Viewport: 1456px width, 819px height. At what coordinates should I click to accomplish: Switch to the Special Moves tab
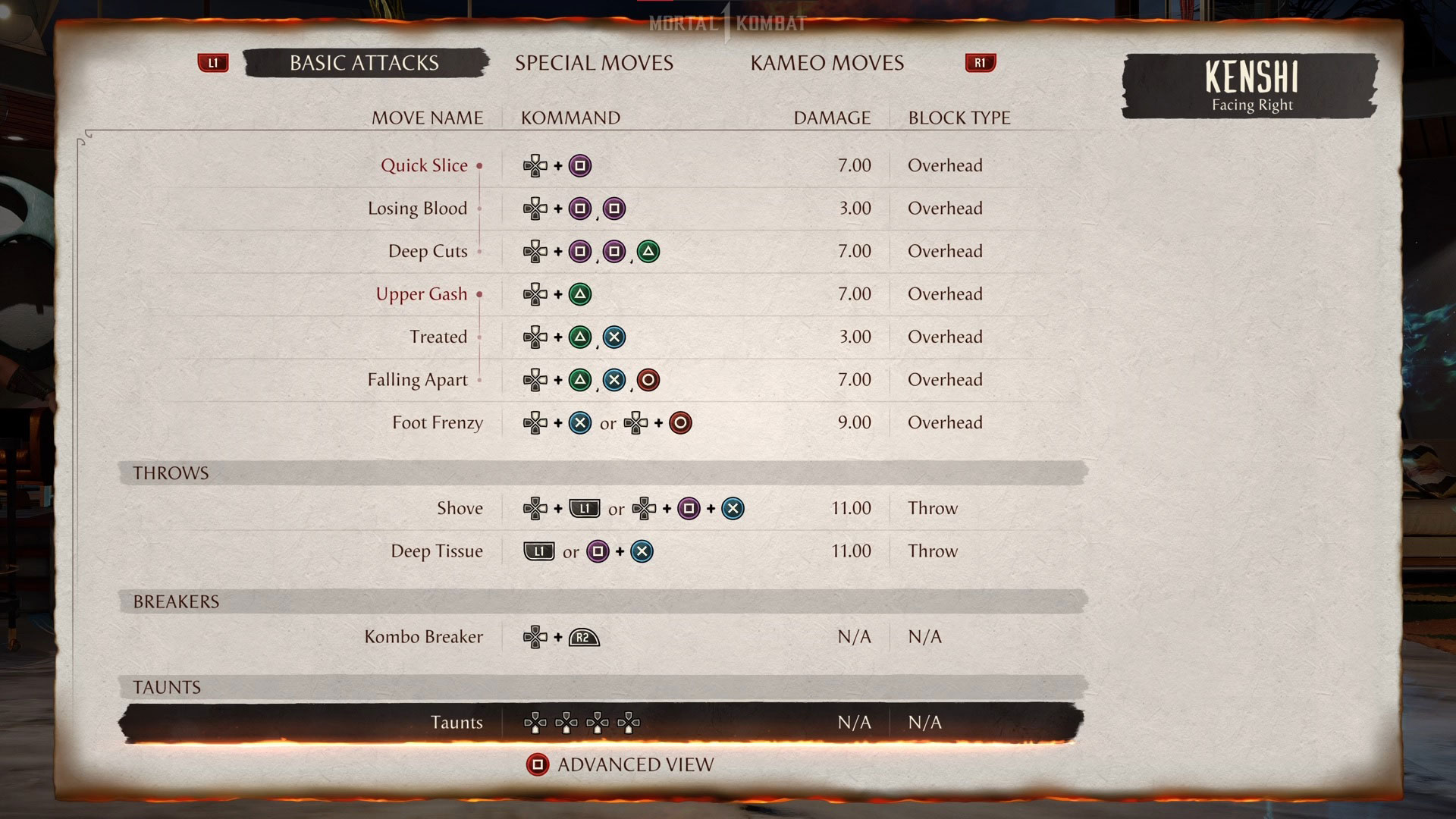click(x=594, y=63)
